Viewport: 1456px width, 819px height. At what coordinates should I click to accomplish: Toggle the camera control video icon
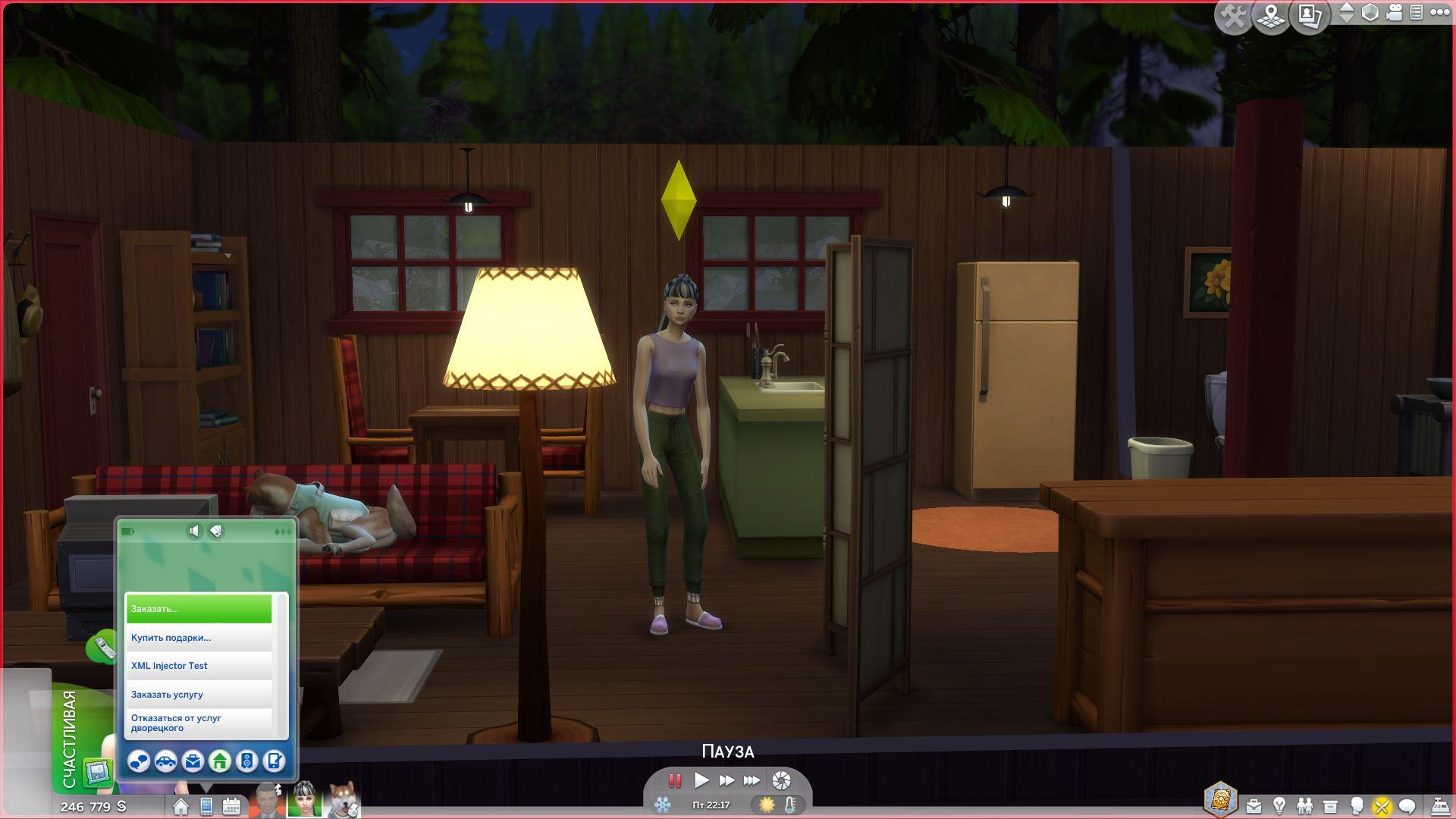pos(1394,13)
